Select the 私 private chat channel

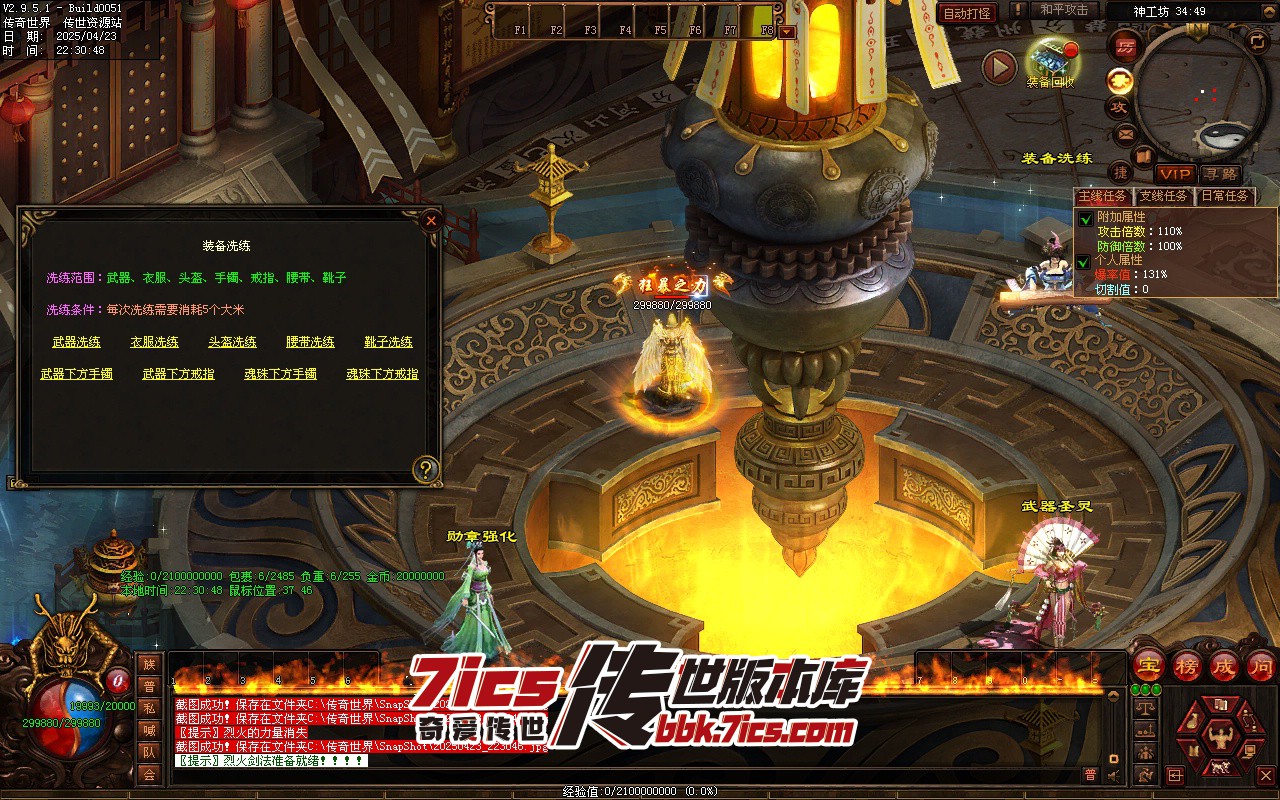tap(149, 708)
